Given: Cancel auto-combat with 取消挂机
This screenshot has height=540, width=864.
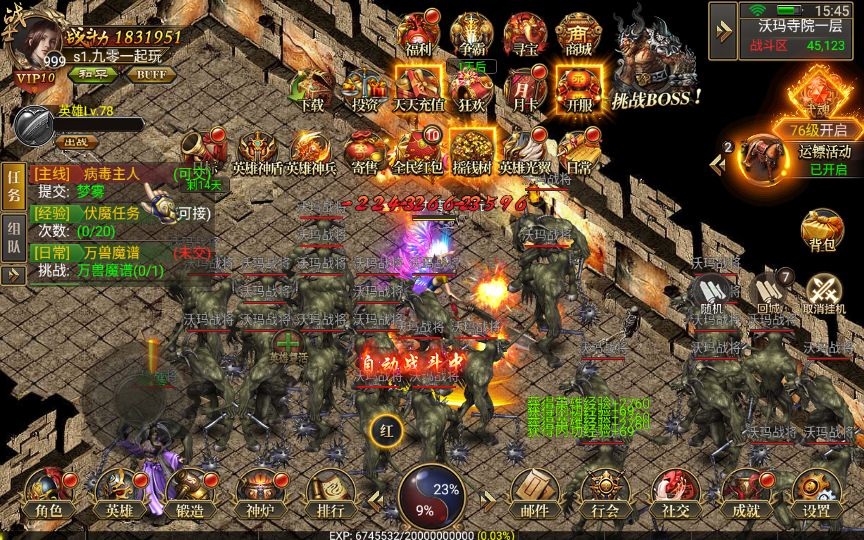Looking at the screenshot, I should 825,294.
